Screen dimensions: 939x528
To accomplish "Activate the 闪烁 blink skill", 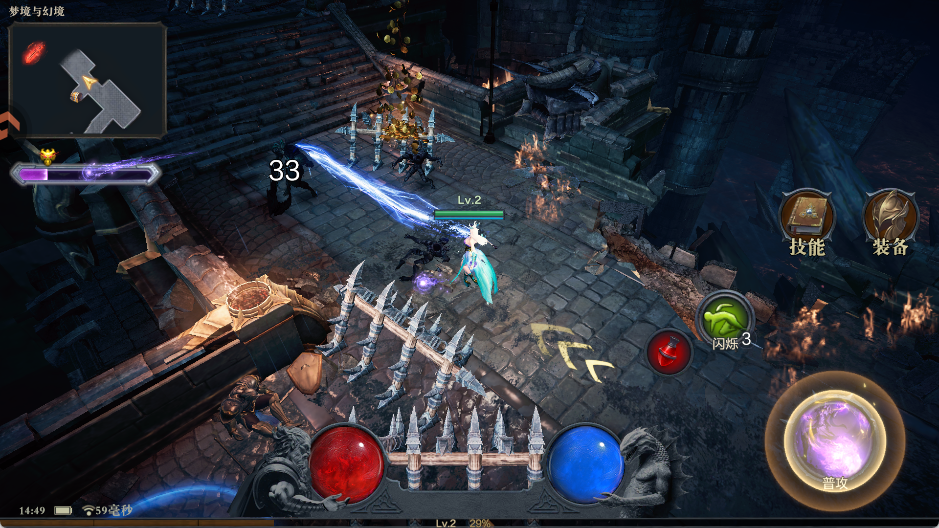I will click(725, 320).
